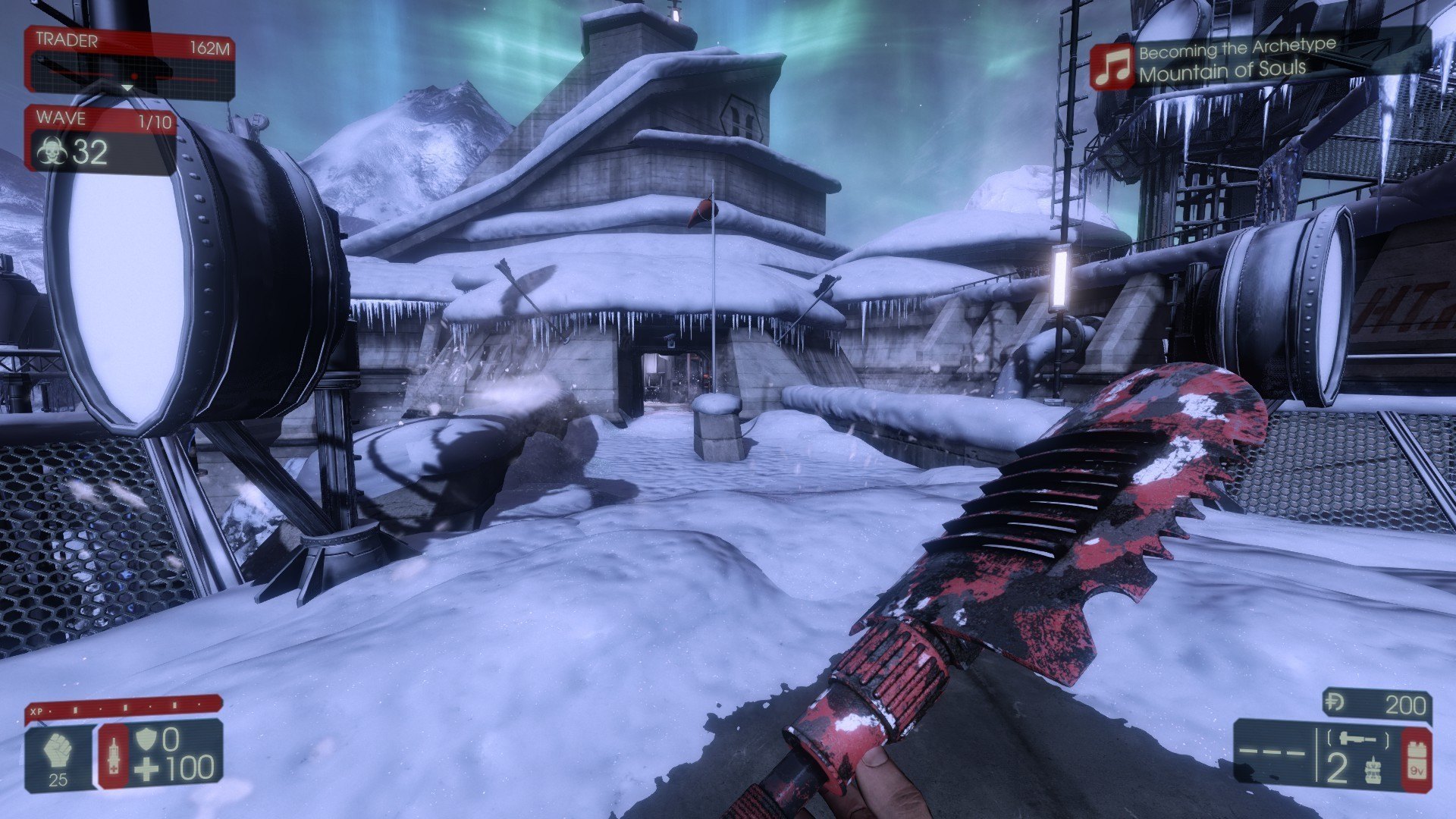This screenshot has width=1456, height=819.
Task: Select the Trader distance compass
Action: pos(129,77)
